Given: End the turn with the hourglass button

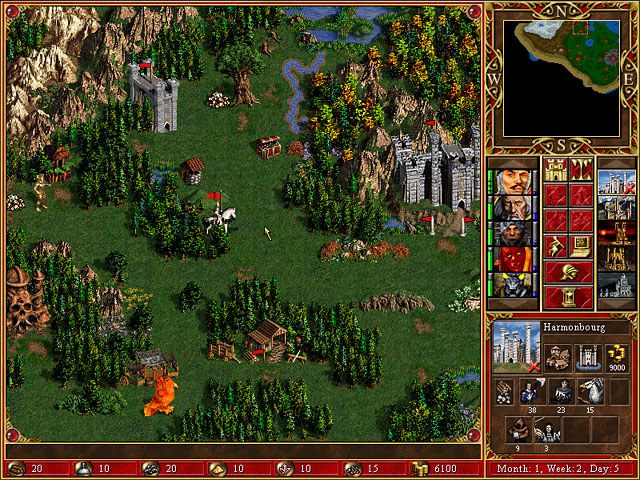Looking at the screenshot, I should coord(567,297).
